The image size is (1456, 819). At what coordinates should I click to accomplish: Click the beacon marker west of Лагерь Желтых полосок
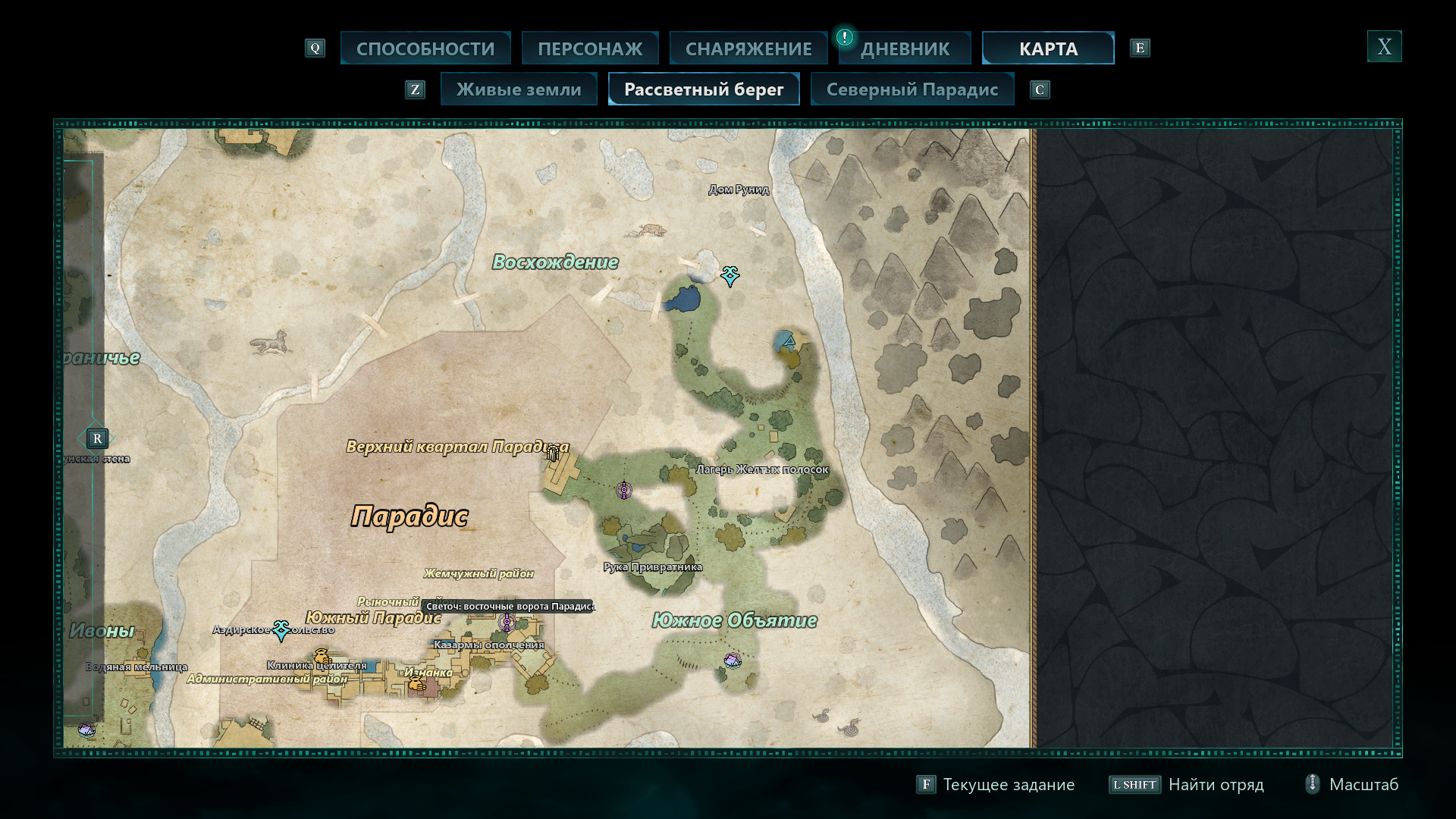tap(623, 491)
